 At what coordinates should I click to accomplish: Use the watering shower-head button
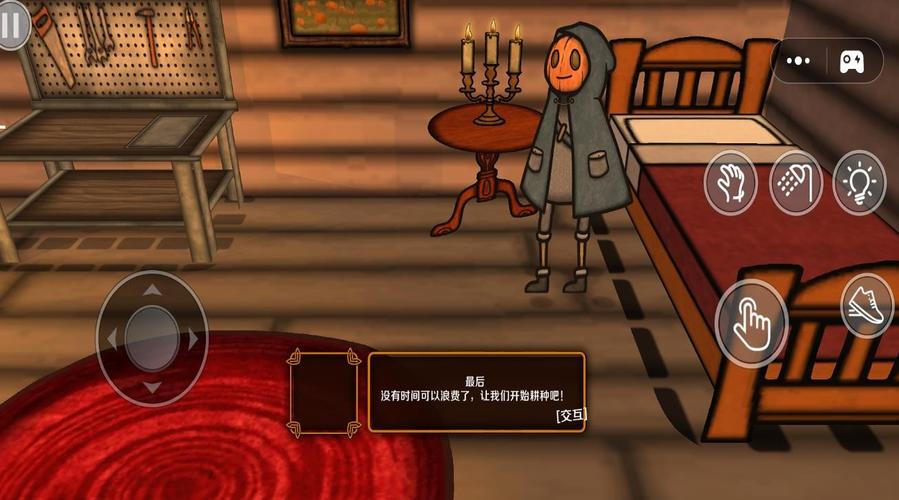[796, 183]
